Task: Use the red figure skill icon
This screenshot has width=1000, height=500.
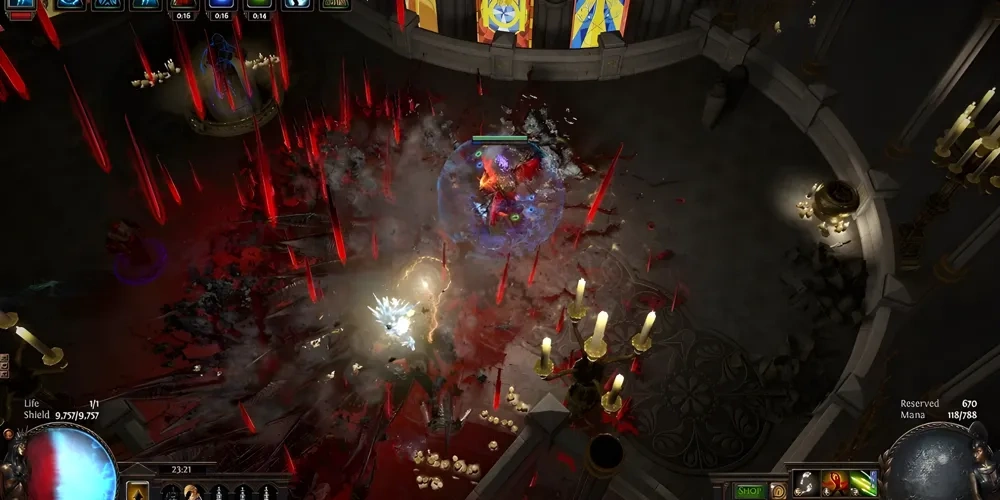Action: tap(835, 483)
